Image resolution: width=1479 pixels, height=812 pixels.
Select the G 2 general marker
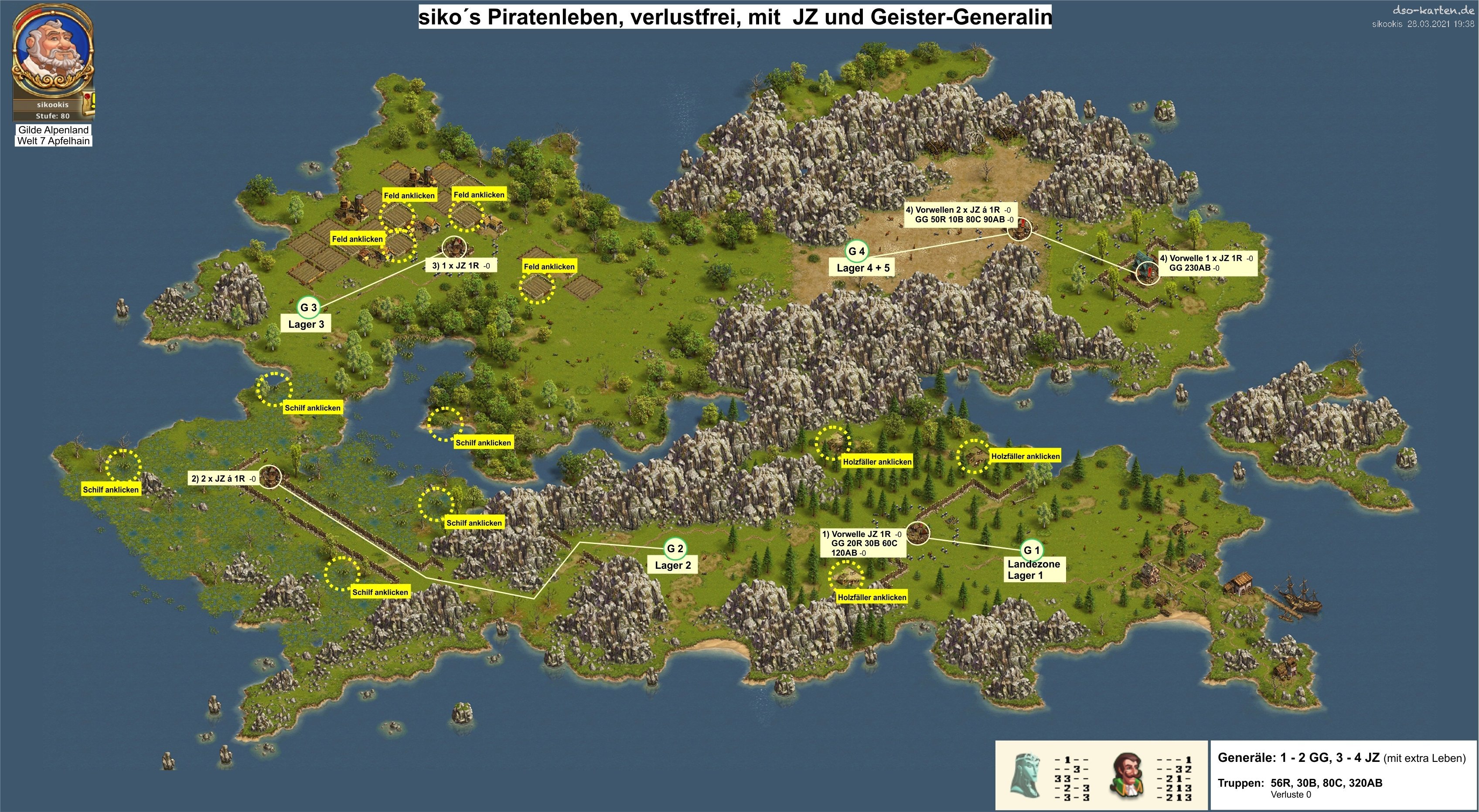click(675, 549)
